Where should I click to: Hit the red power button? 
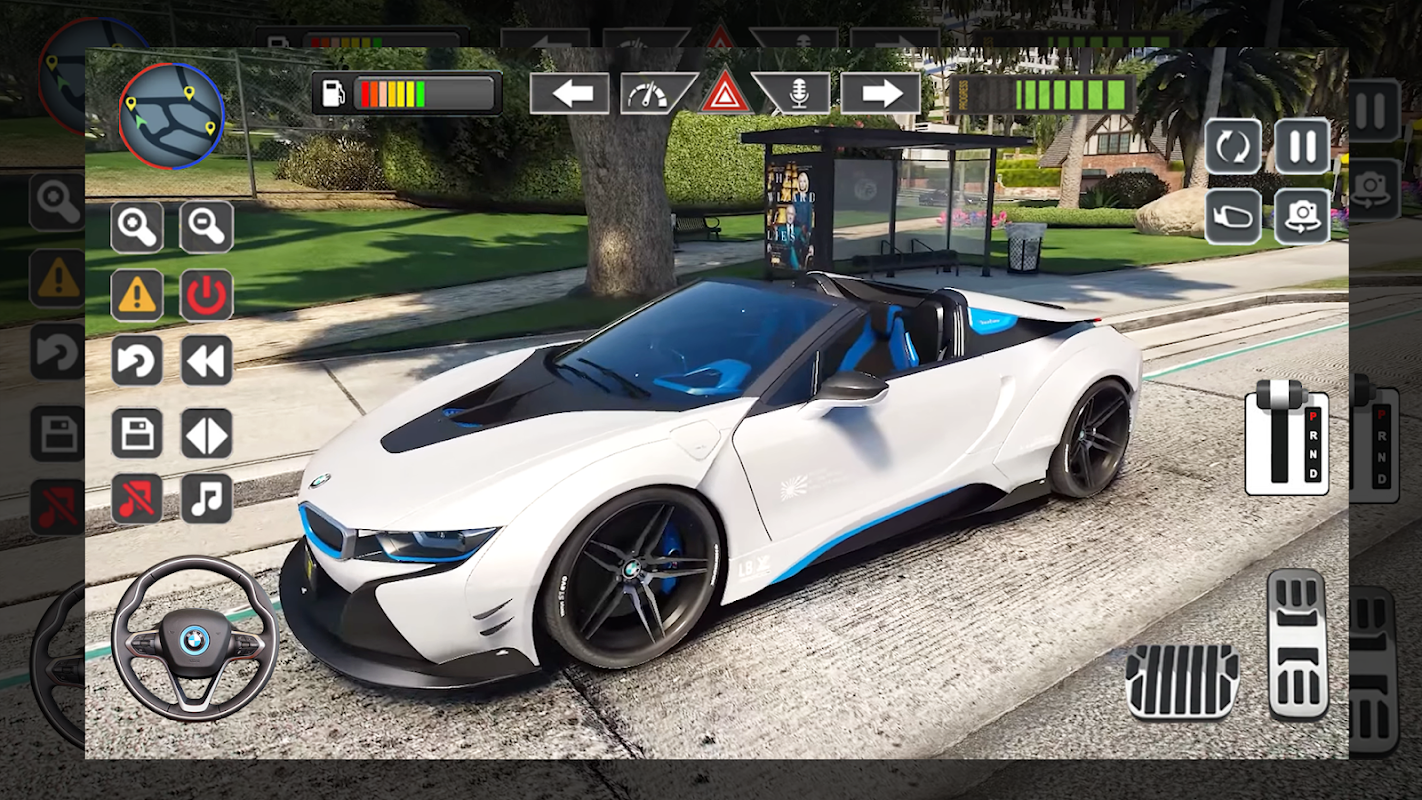click(x=206, y=295)
